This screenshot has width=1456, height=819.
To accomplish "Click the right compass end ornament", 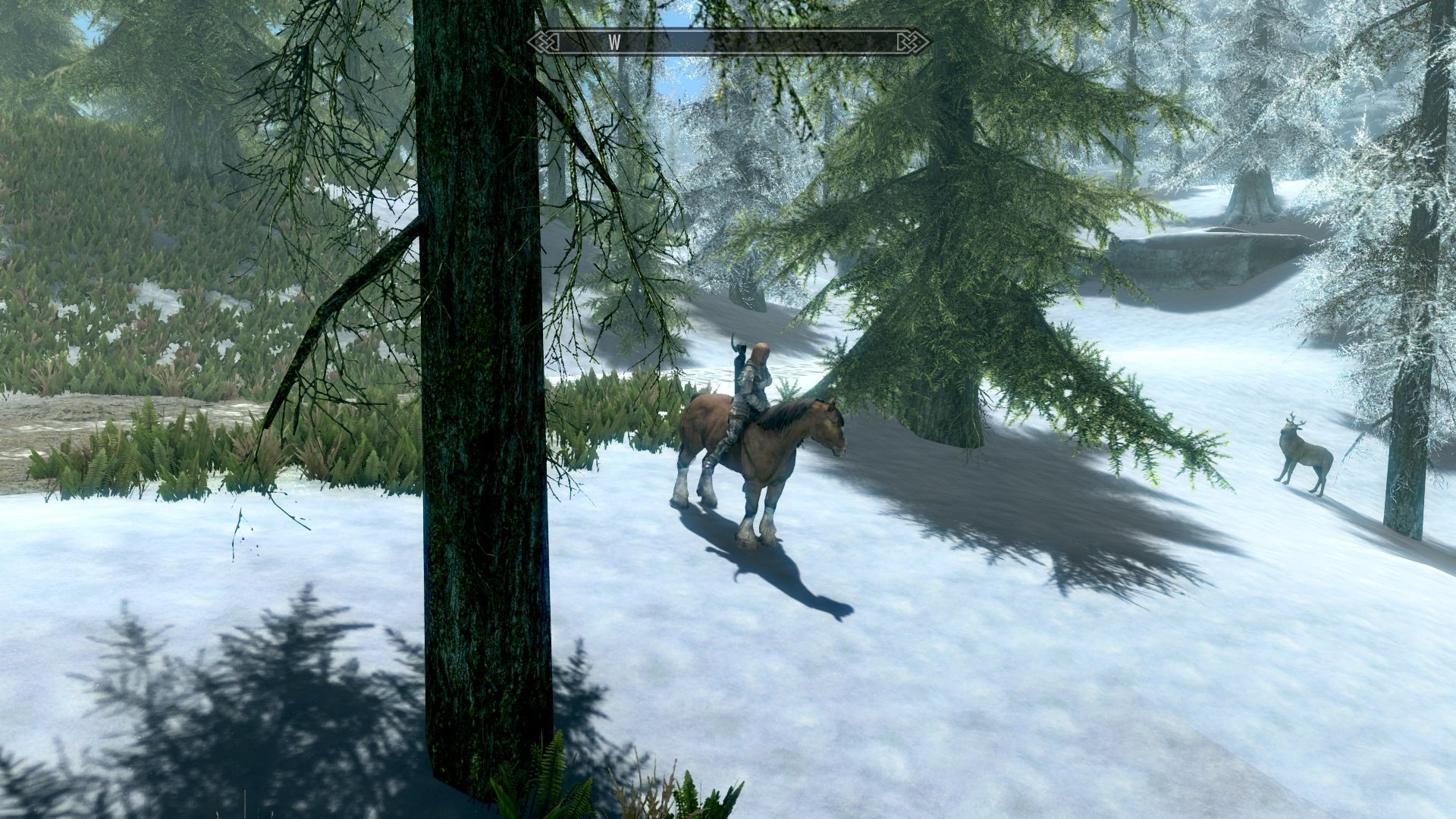I will [912, 43].
